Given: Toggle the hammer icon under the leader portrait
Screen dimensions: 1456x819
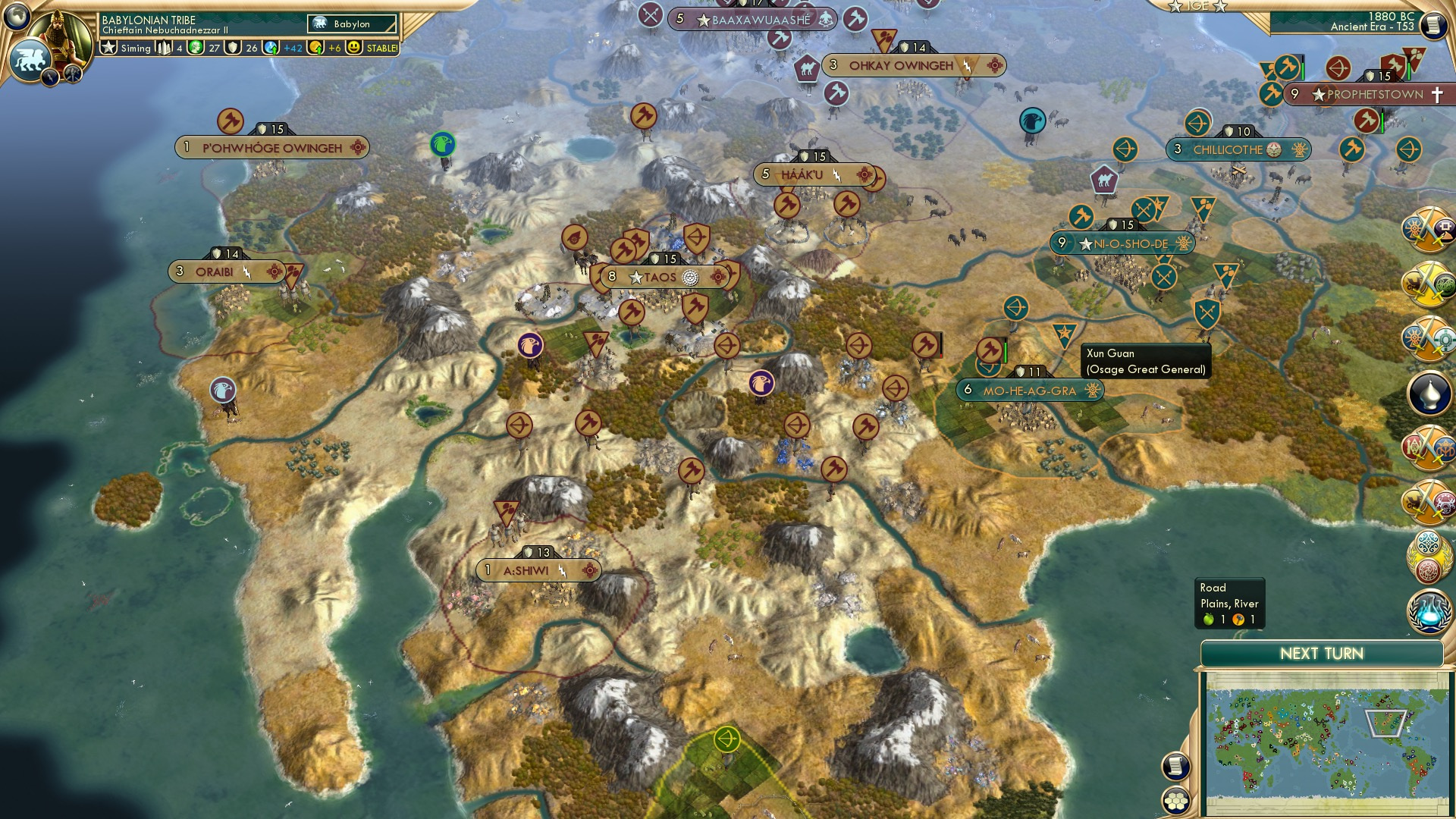Looking at the screenshot, I should (73, 76).
